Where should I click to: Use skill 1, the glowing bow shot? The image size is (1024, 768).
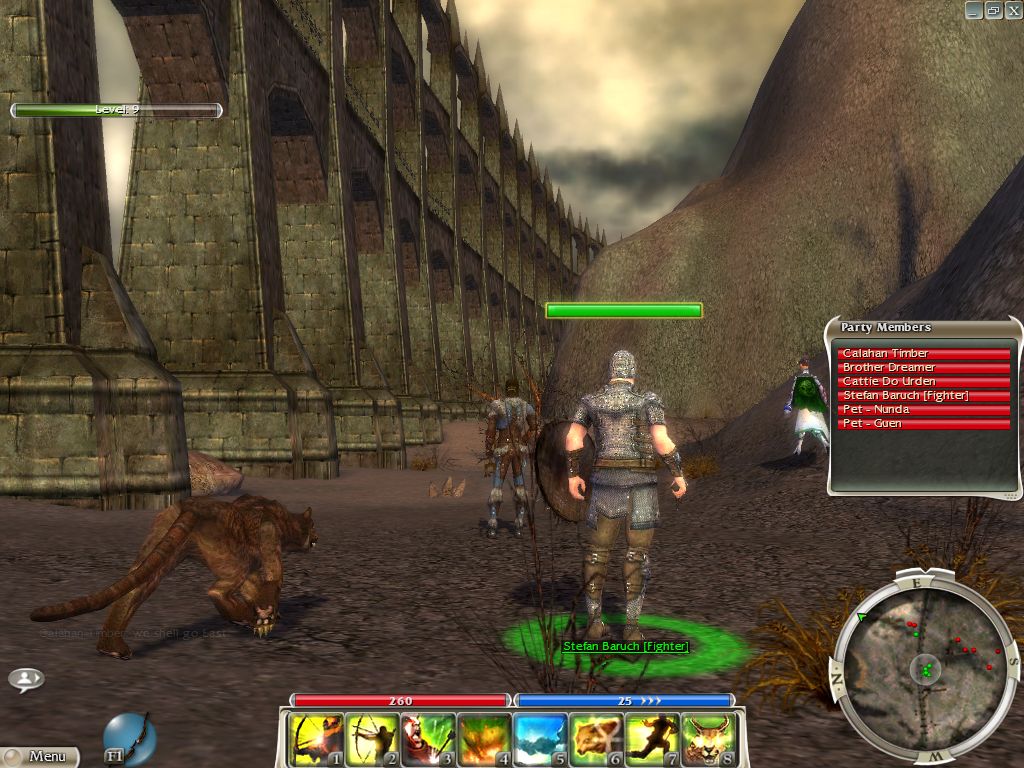[316, 740]
